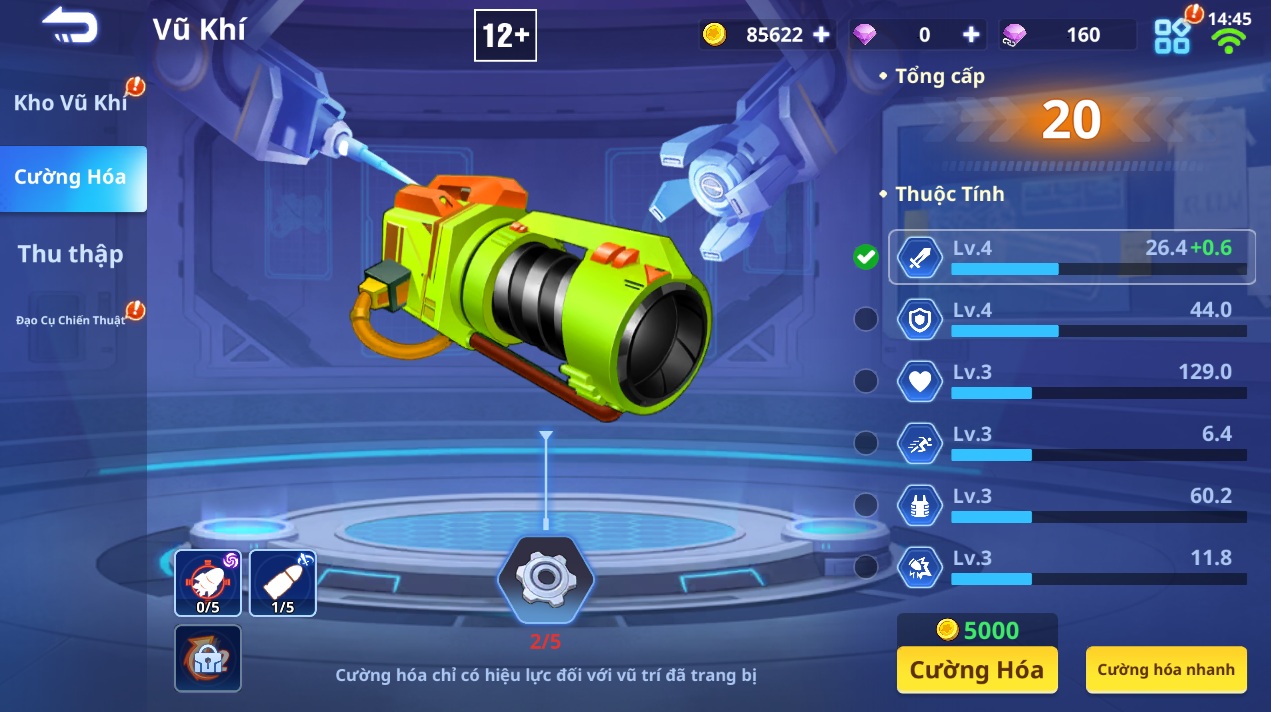Tap the gear material hexagon slot

point(545,581)
